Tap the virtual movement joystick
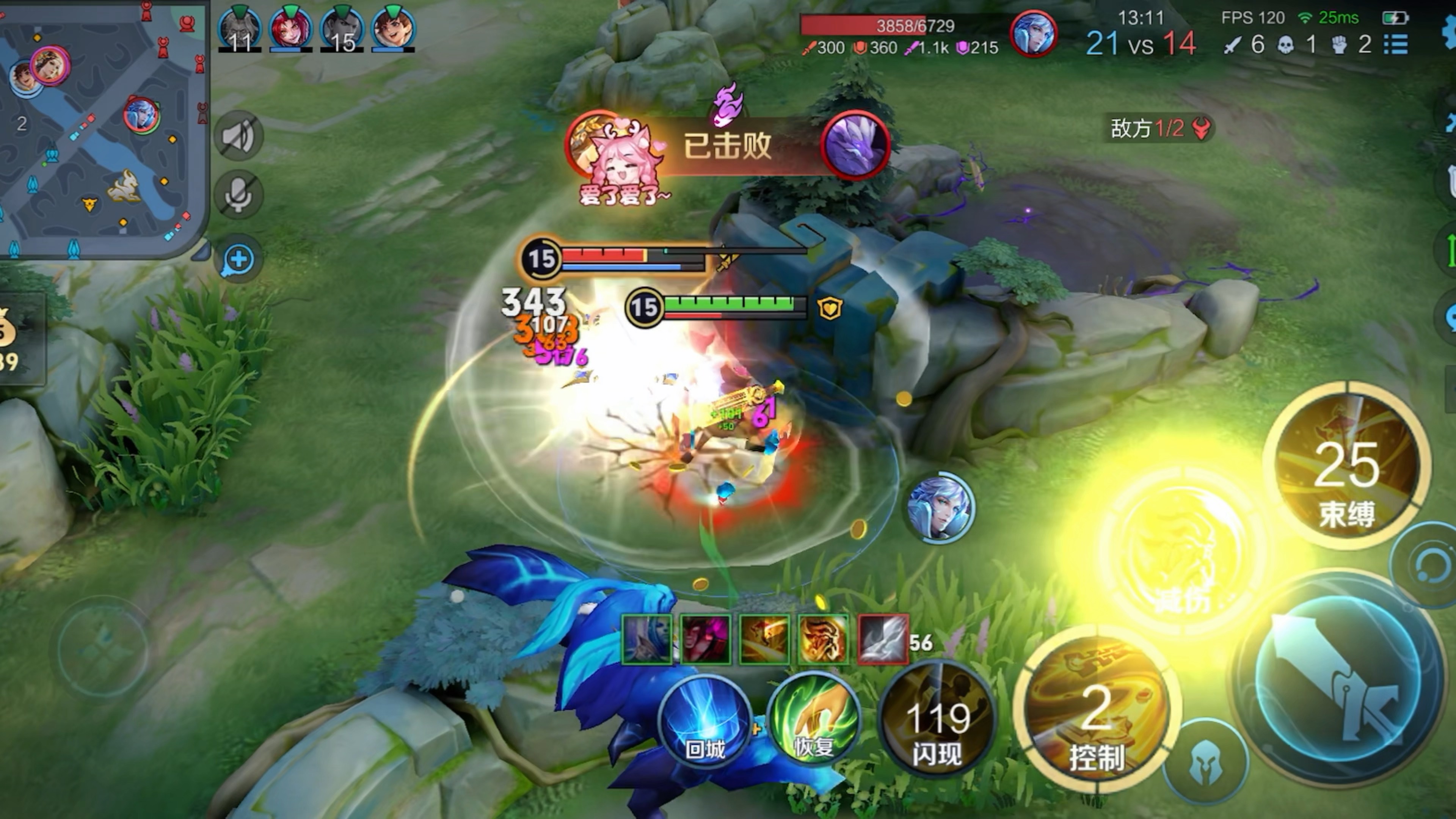 click(102, 650)
